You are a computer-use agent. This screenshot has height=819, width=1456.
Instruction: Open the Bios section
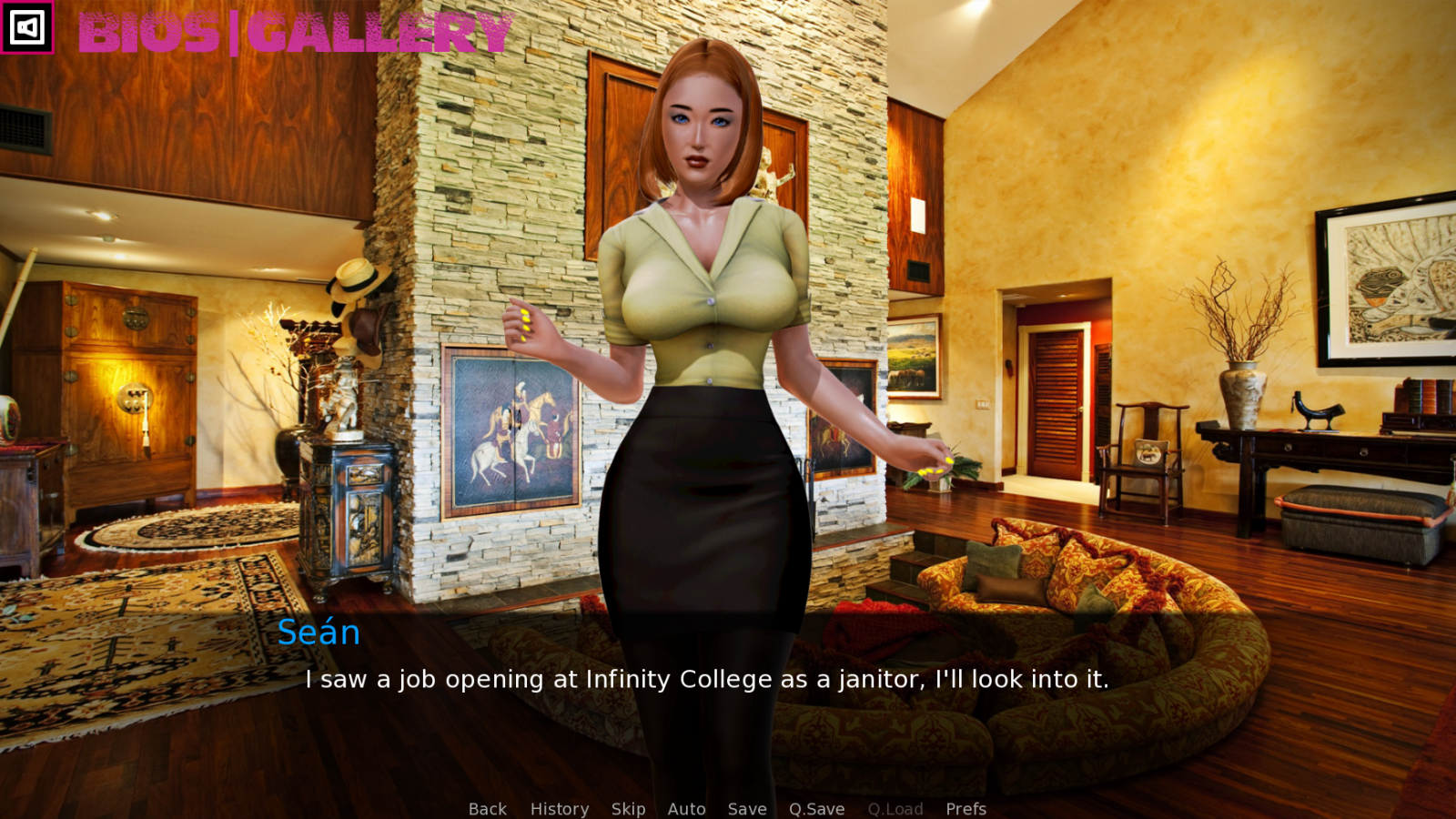click(149, 34)
